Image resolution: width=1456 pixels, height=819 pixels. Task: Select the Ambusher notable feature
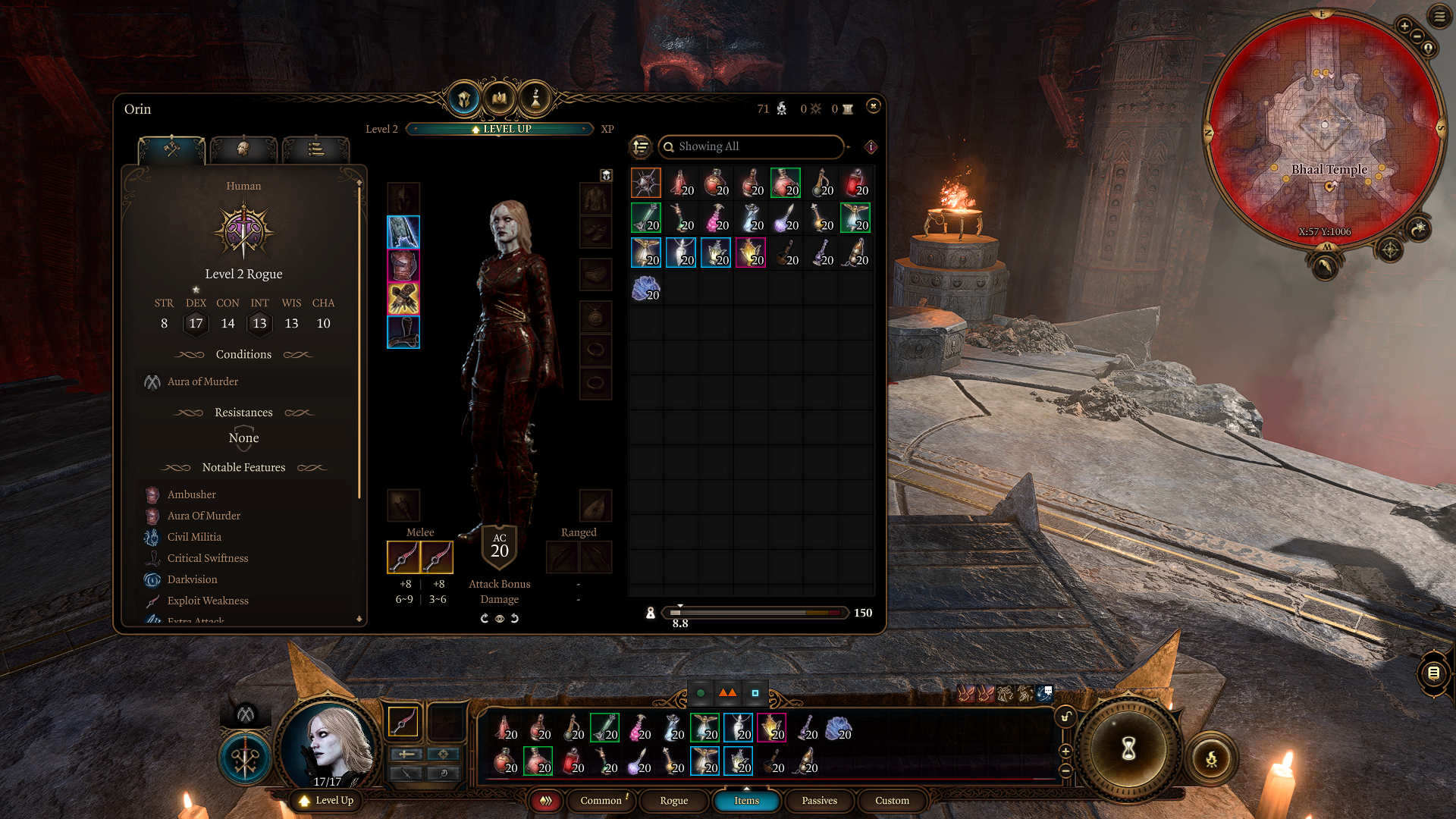coord(192,494)
